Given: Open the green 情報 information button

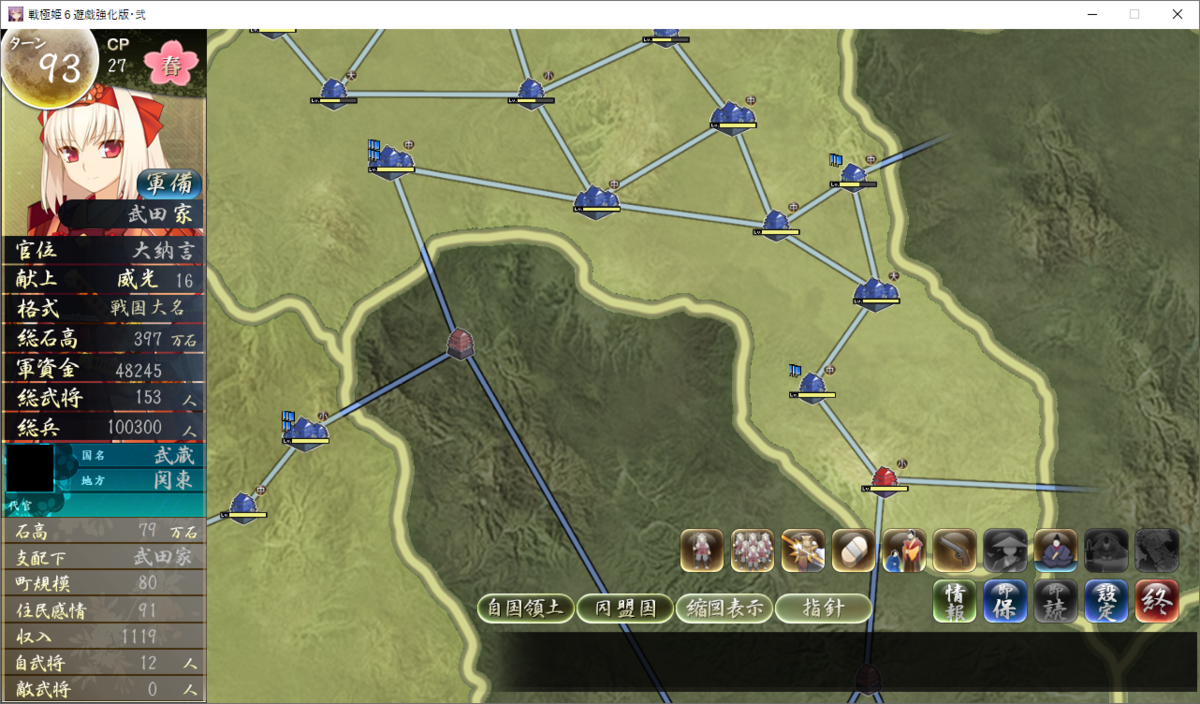Looking at the screenshot, I should 955,601.
